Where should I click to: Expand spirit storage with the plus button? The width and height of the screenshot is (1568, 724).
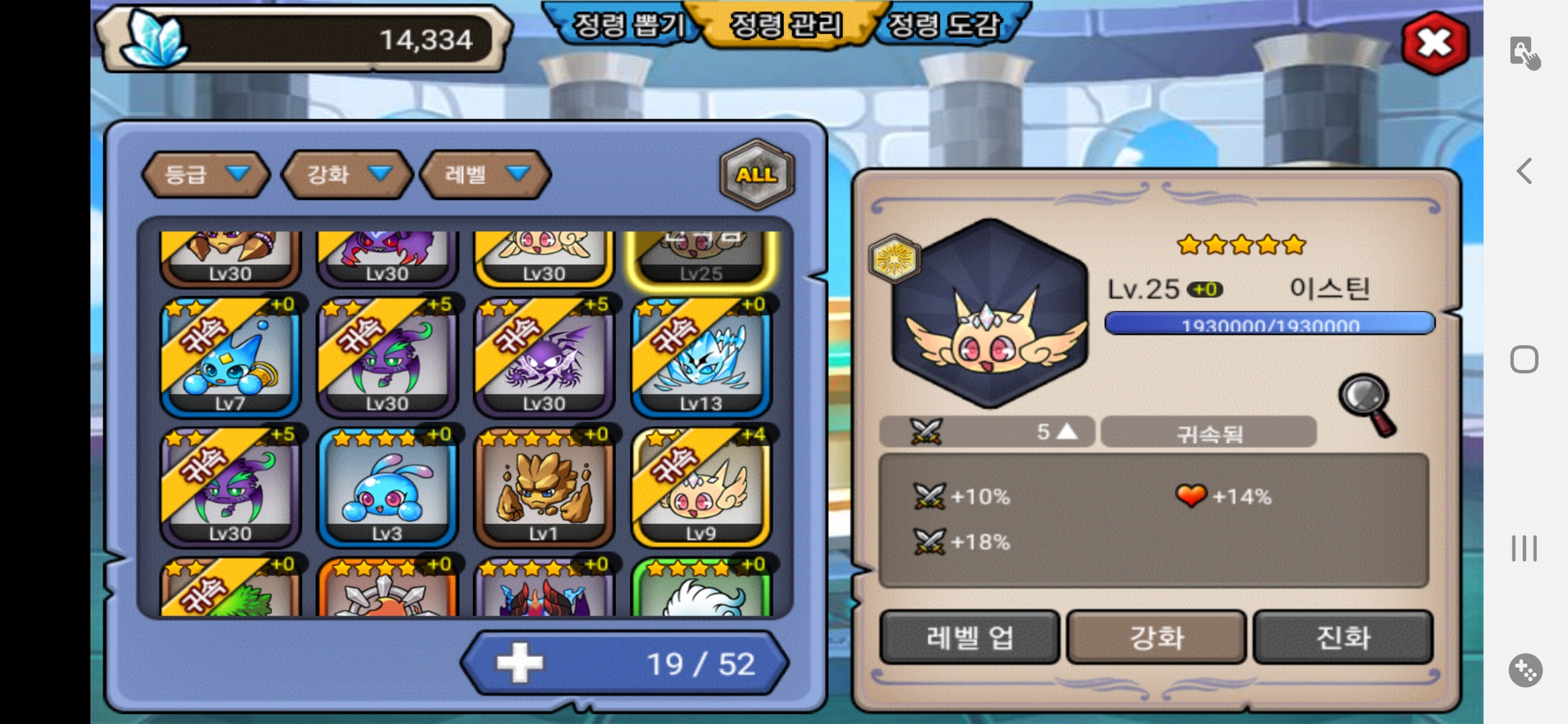(x=520, y=663)
